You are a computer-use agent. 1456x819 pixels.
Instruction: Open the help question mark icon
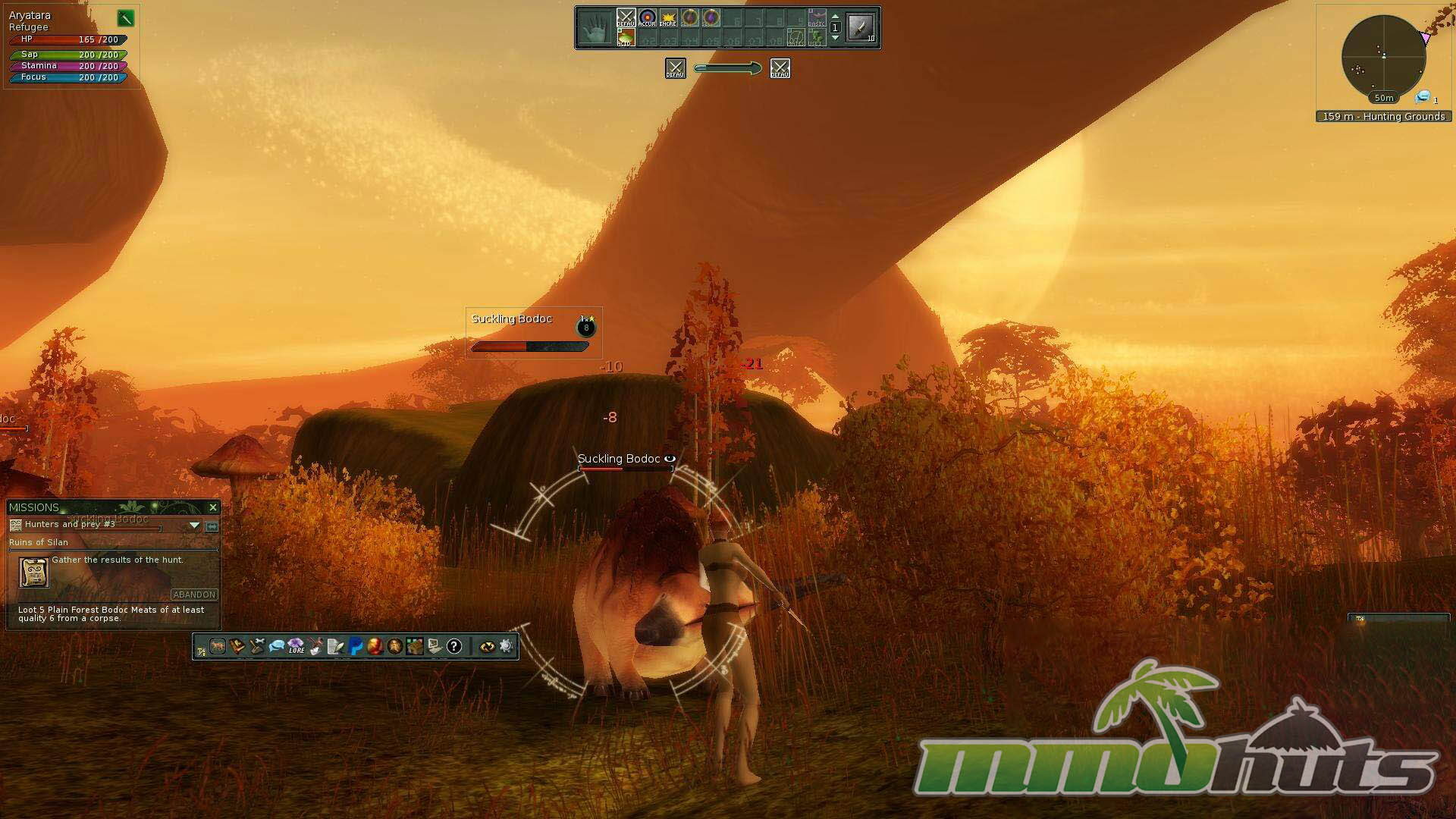point(453,646)
